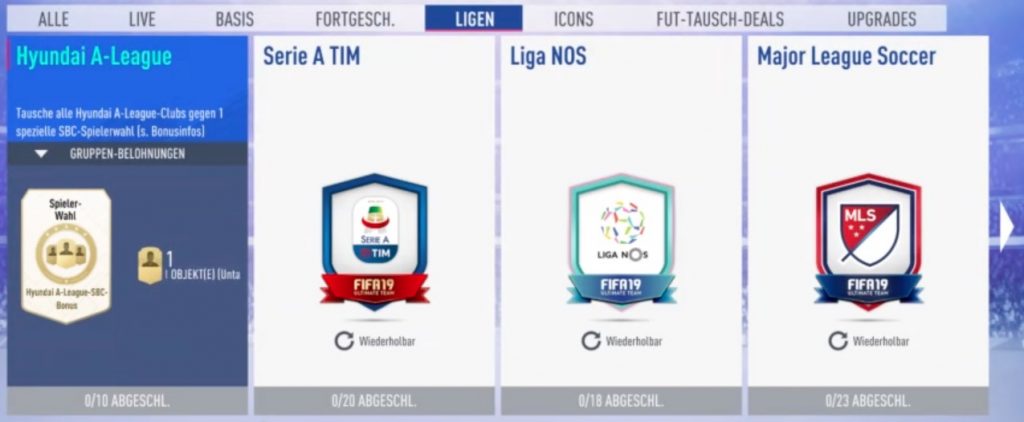The width and height of the screenshot is (1024, 422).
Task: Open the LIVE tab
Action: (142, 19)
